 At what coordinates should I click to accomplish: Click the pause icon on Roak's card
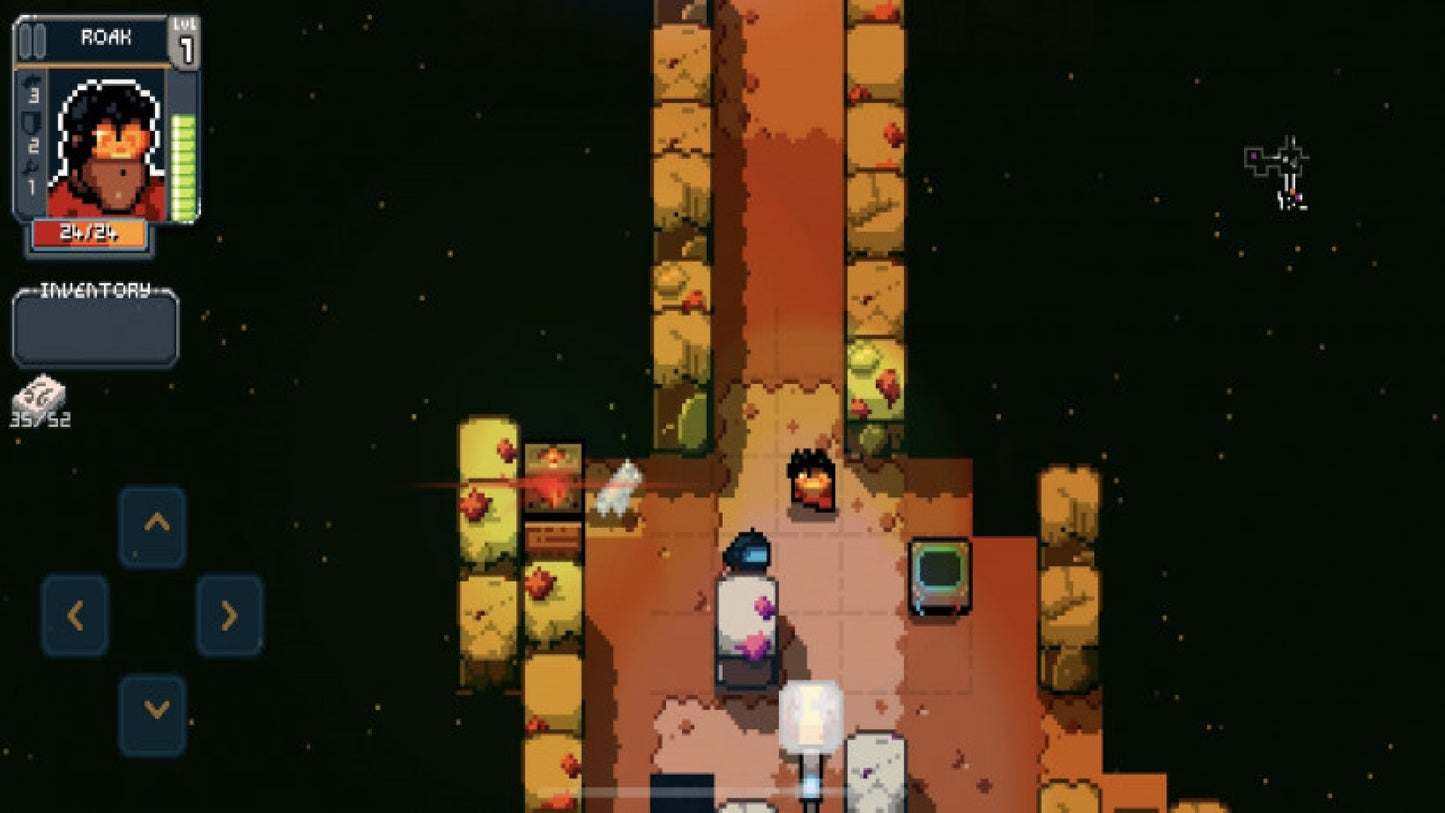[x=32, y=38]
